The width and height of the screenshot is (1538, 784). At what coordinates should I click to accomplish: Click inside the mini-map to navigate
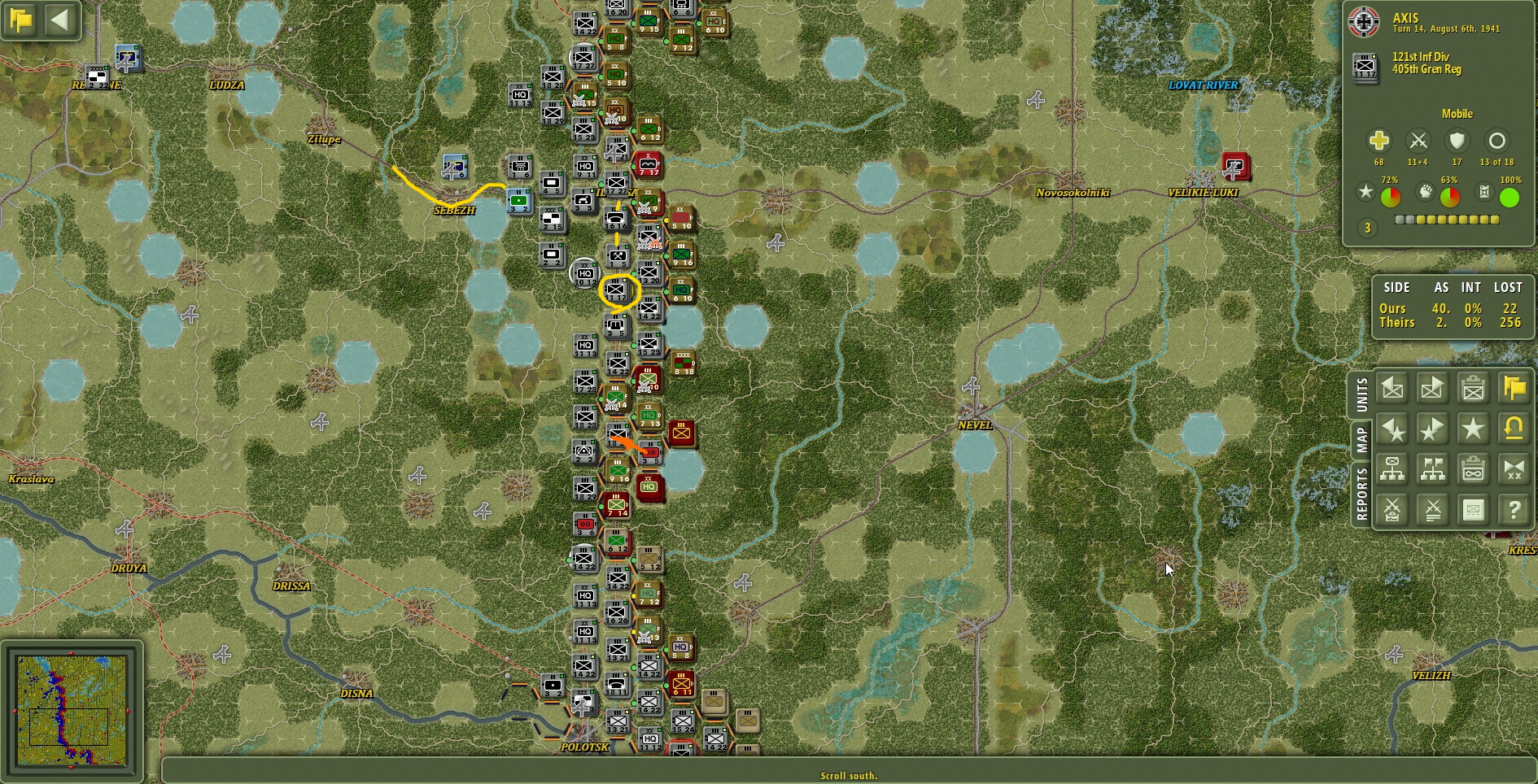[x=73, y=712]
